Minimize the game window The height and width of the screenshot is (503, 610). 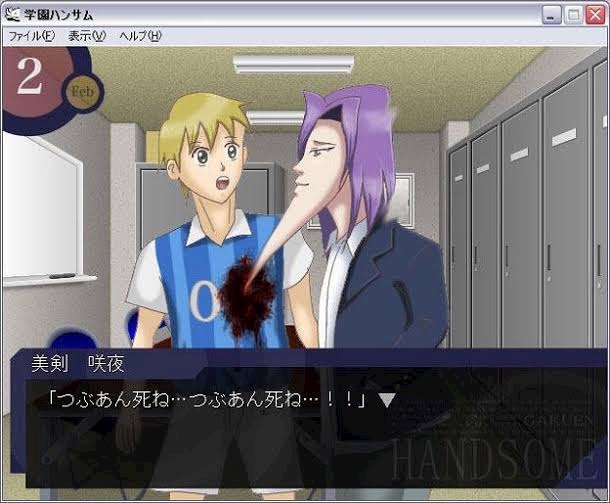pos(552,15)
